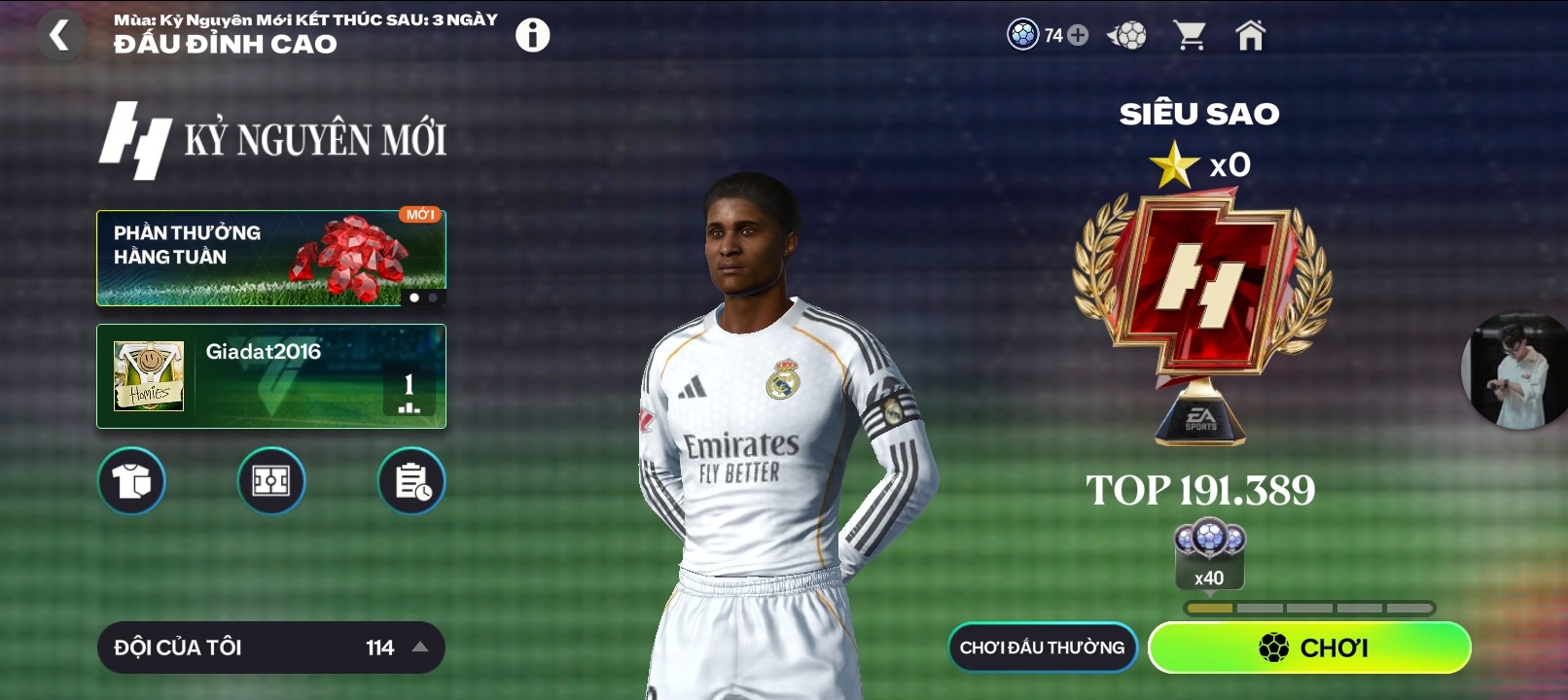Screen dimensions: 1568x700
Task: View the Giadat2016 leaderboard card
Action: click(x=270, y=376)
